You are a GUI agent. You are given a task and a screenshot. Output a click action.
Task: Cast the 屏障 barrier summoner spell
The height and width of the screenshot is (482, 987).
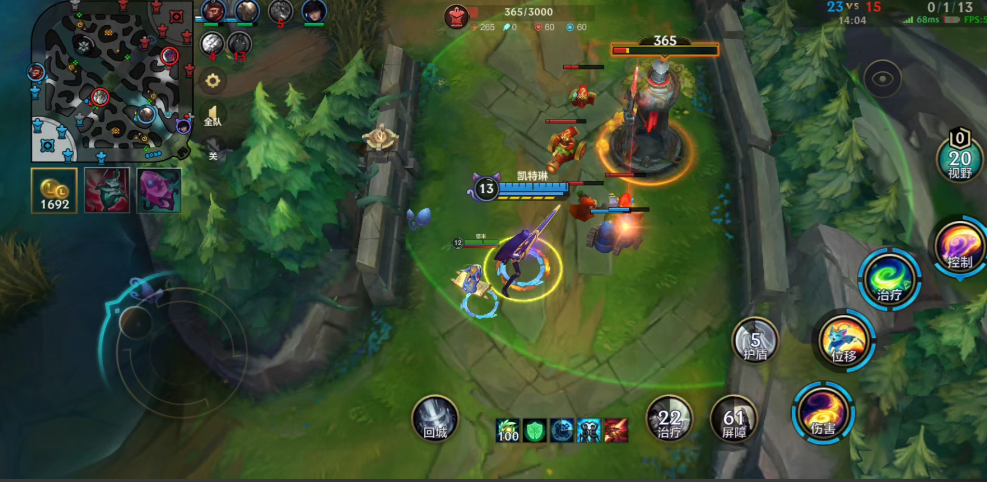coord(733,417)
